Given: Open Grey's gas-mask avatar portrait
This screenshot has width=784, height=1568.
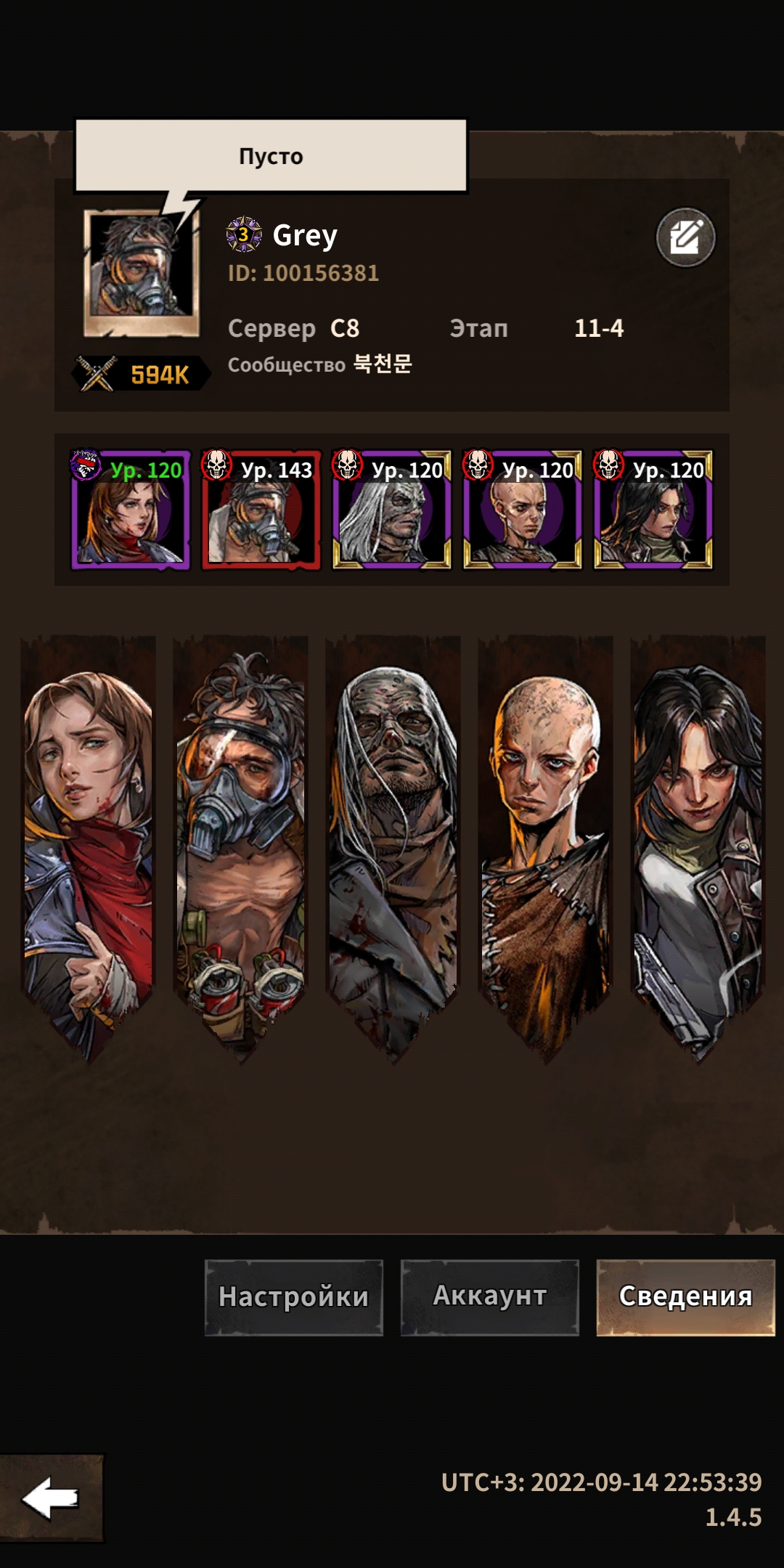Looking at the screenshot, I should 142,272.
